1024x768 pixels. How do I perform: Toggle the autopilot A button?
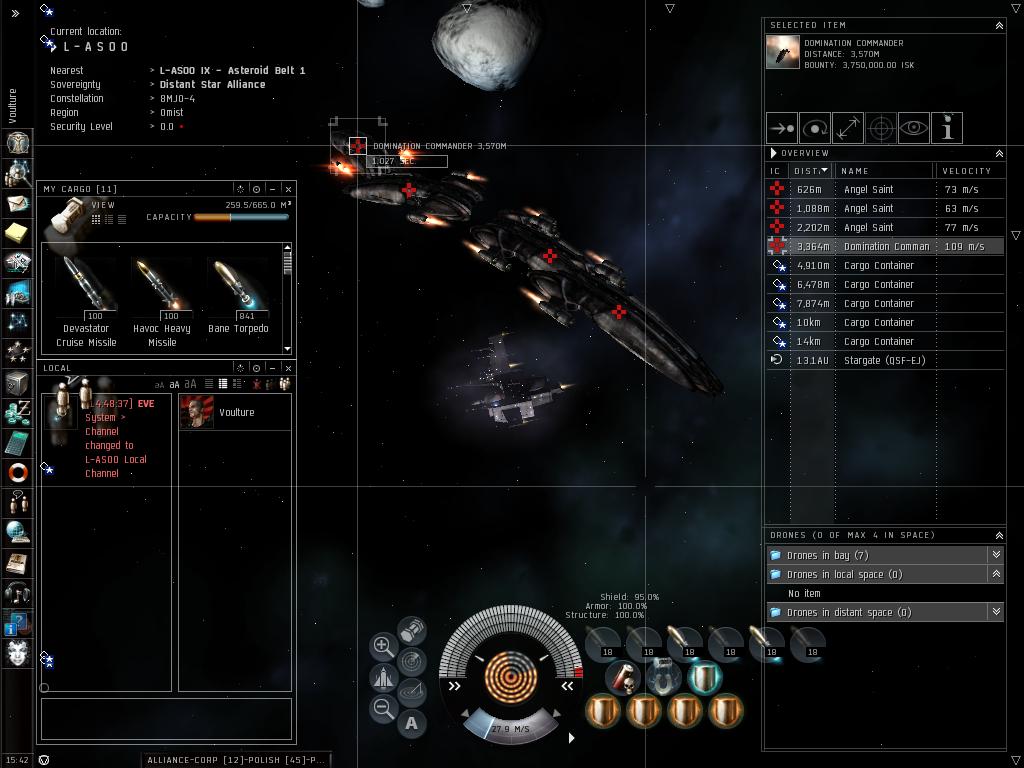coord(412,723)
